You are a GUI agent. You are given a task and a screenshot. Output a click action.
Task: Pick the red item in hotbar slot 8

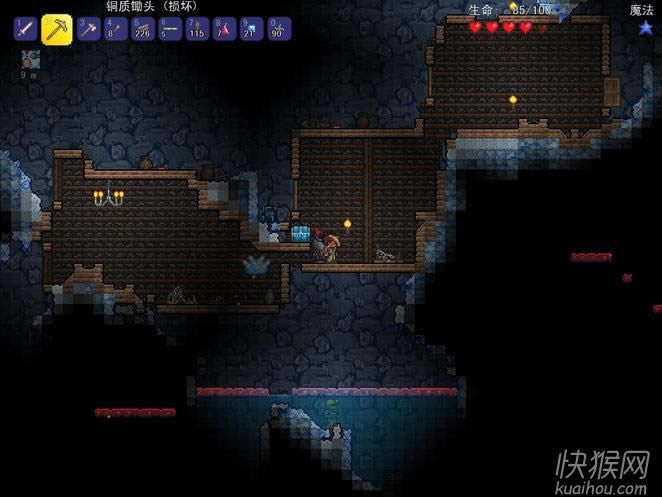point(223,29)
